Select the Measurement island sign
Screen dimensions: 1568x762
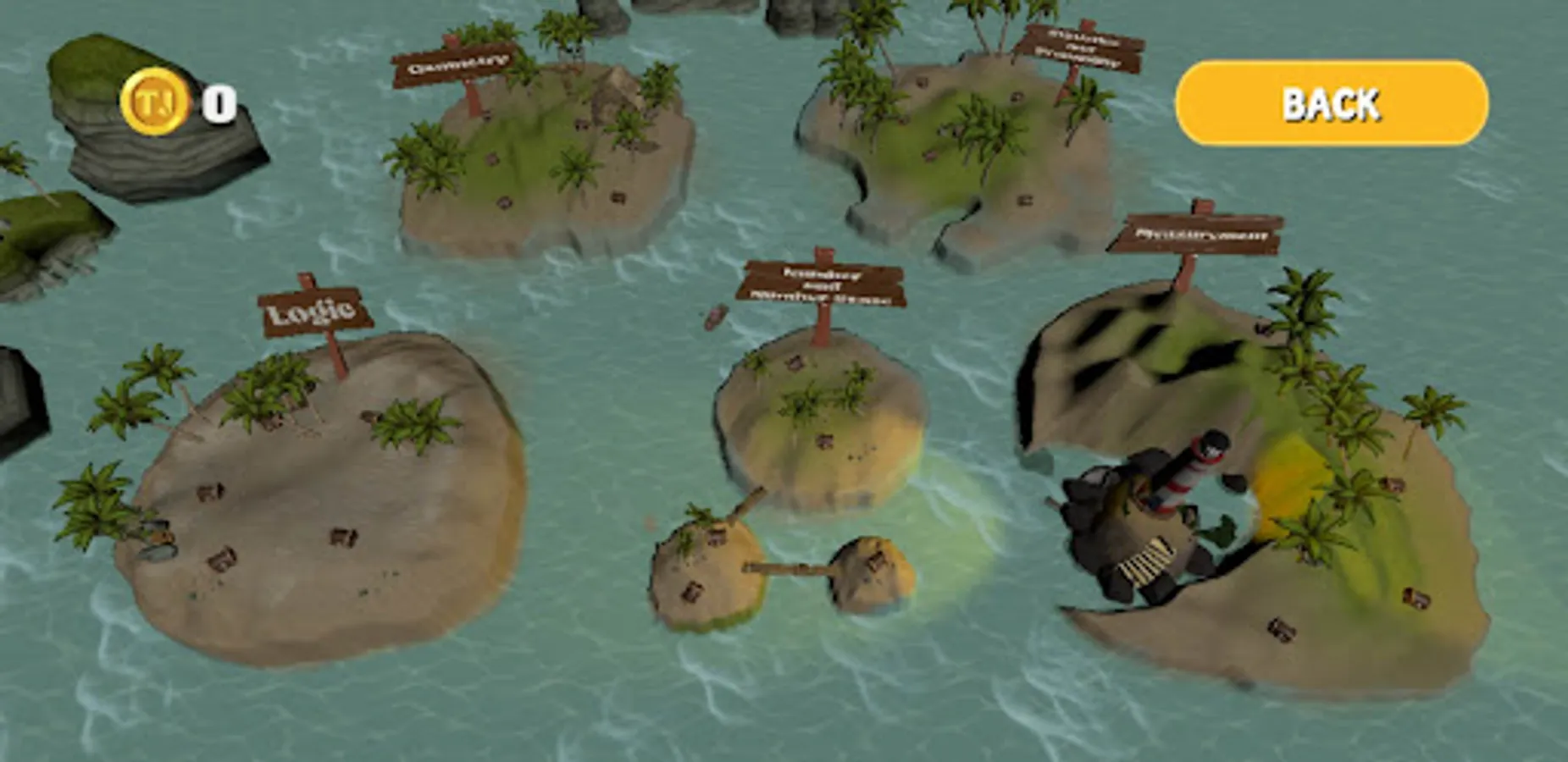pyautogui.click(x=1194, y=233)
